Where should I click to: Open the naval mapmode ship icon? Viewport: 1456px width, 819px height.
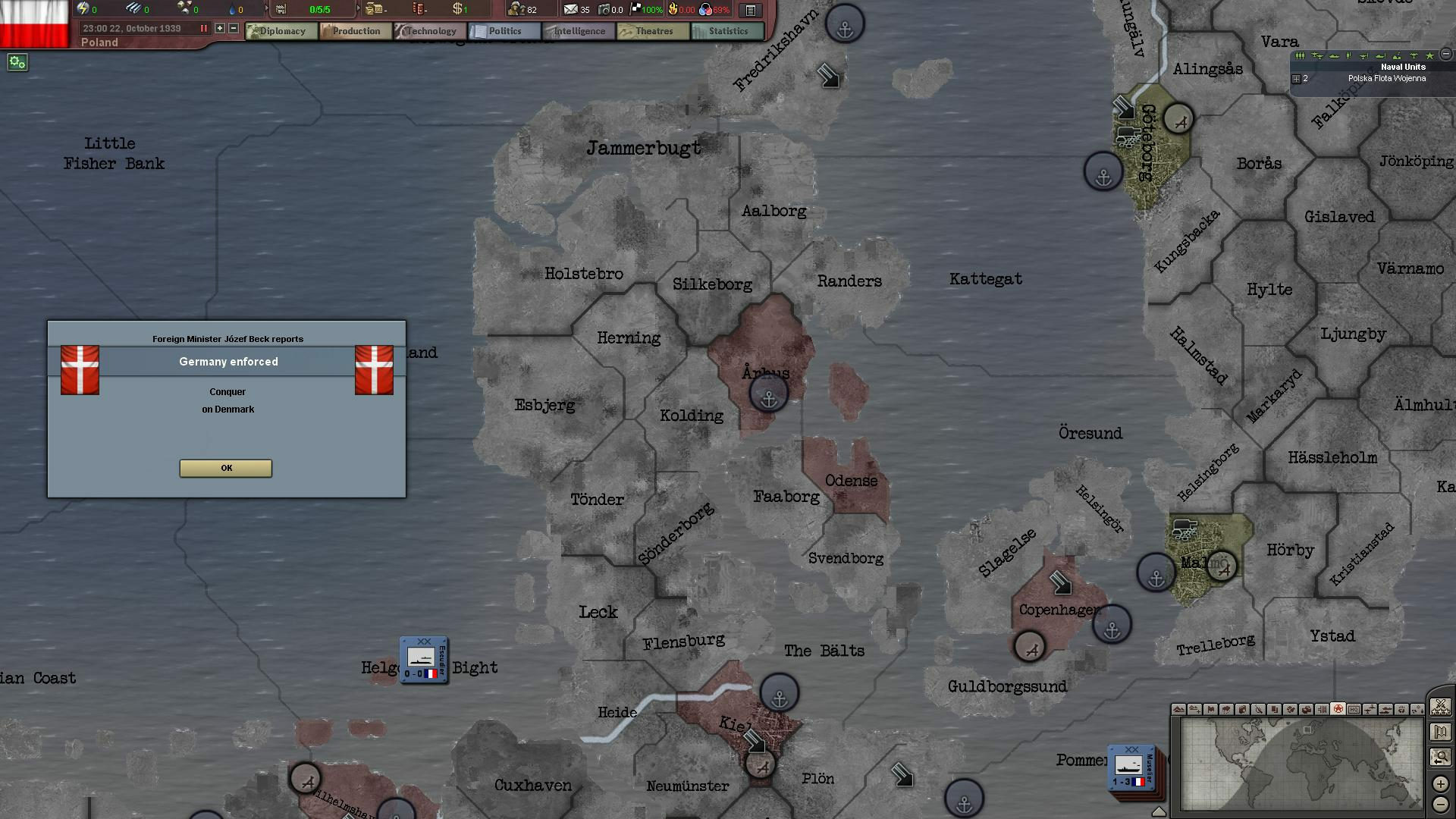(1385, 711)
